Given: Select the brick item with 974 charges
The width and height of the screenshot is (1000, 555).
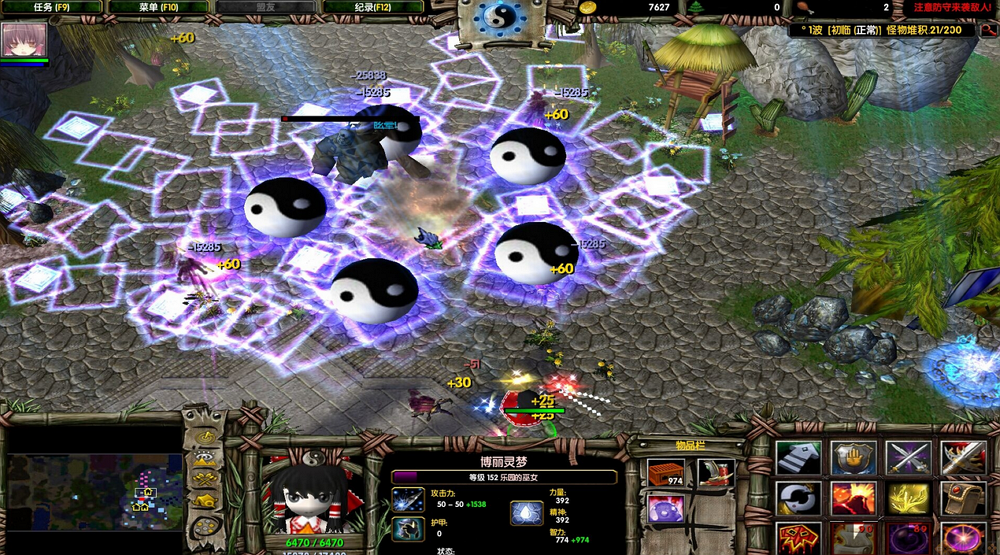Looking at the screenshot, I should tap(661, 473).
